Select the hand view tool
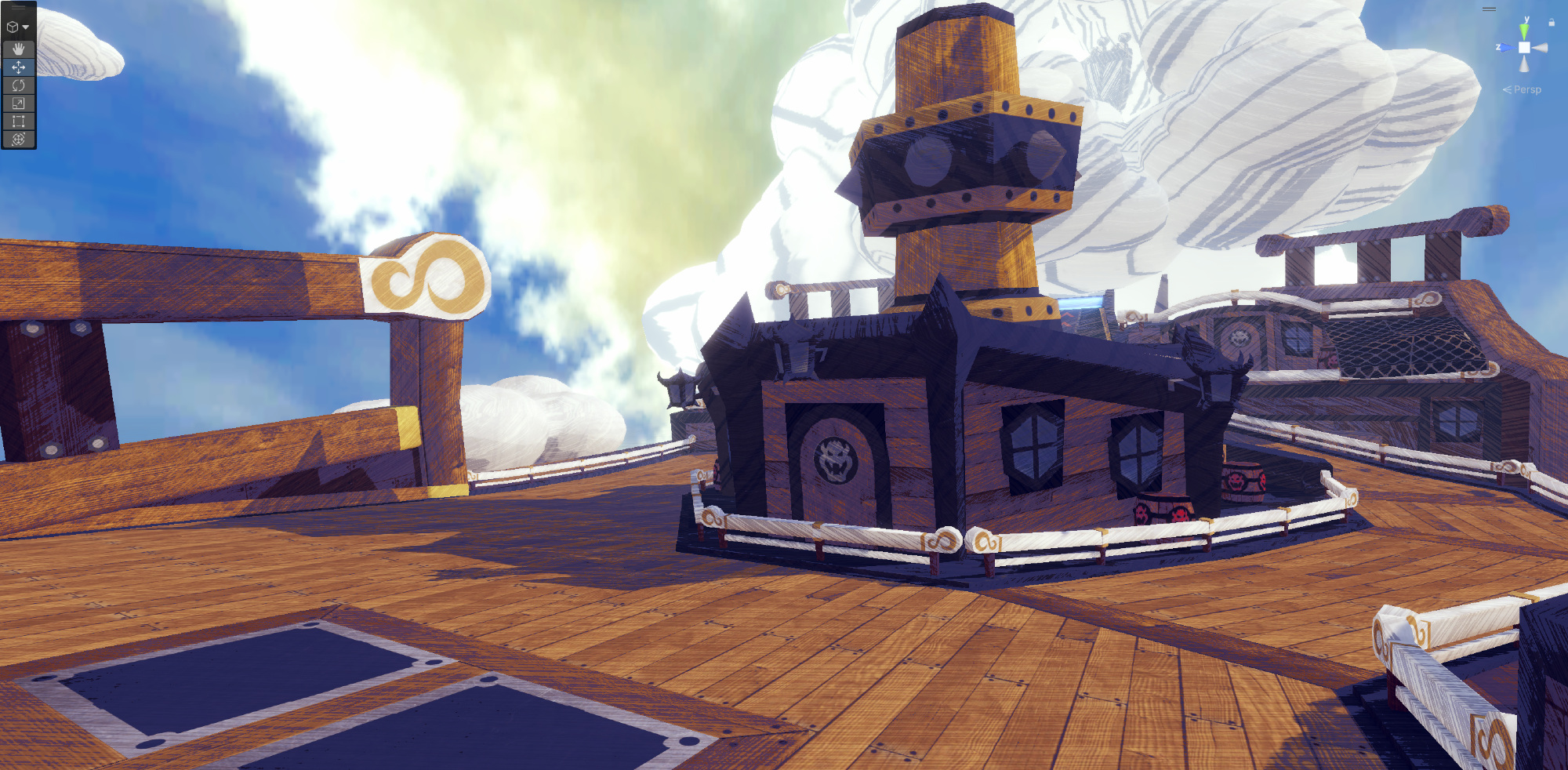The height and width of the screenshot is (770, 1568). 18,49
